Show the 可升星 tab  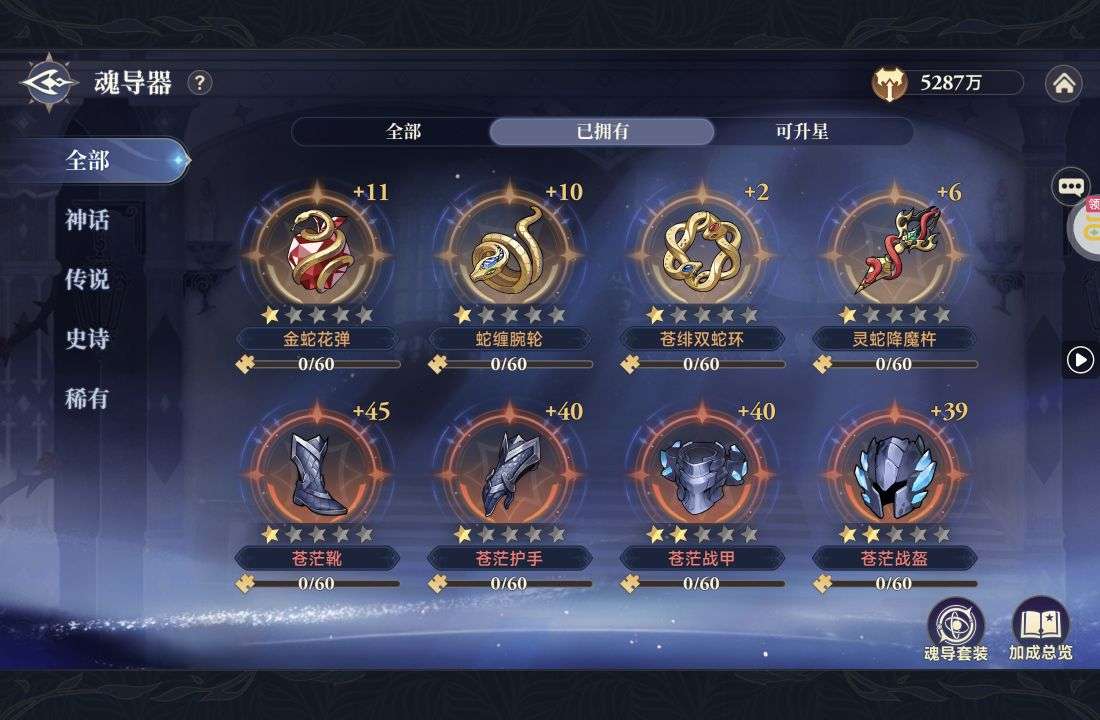[x=802, y=132]
